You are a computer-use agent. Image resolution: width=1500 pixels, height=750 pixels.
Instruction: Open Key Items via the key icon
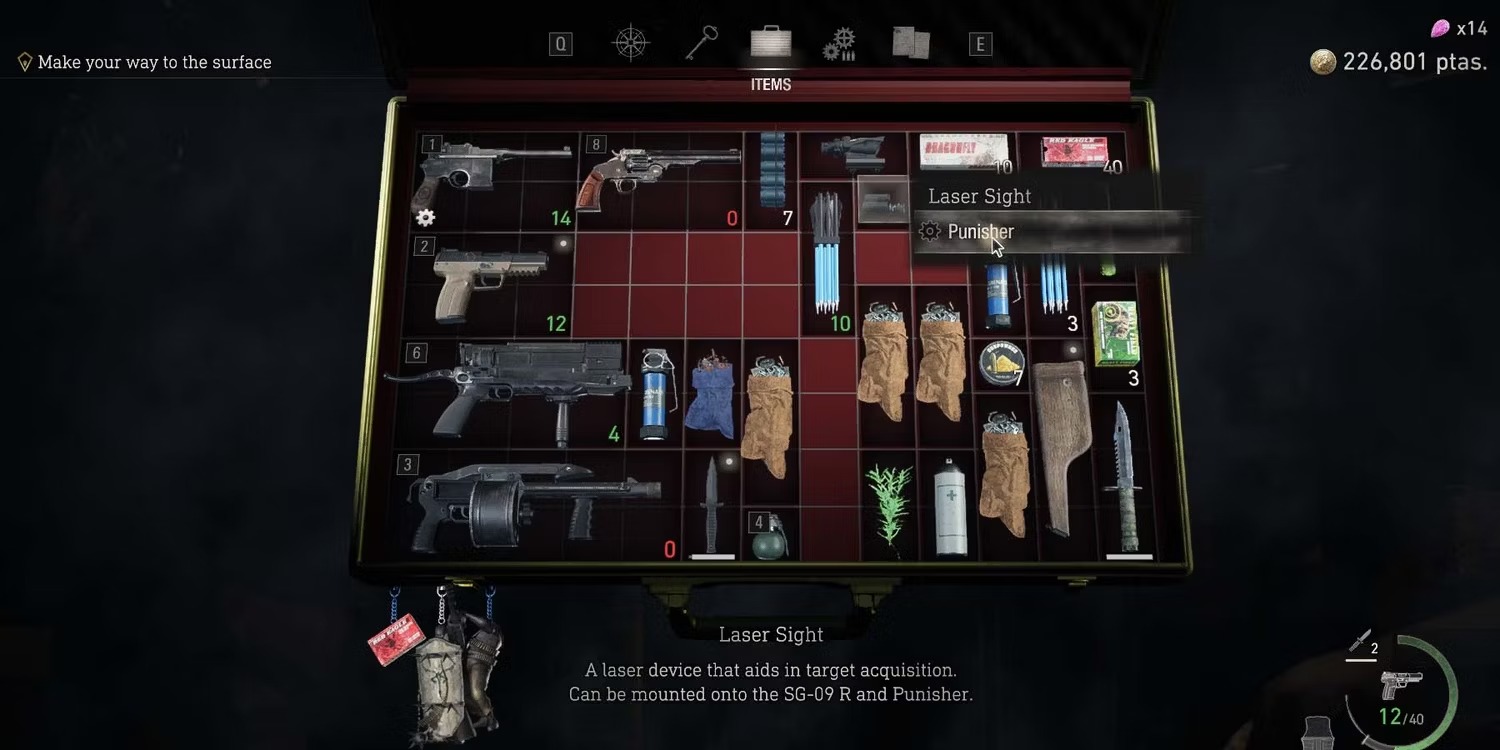(x=700, y=43)
